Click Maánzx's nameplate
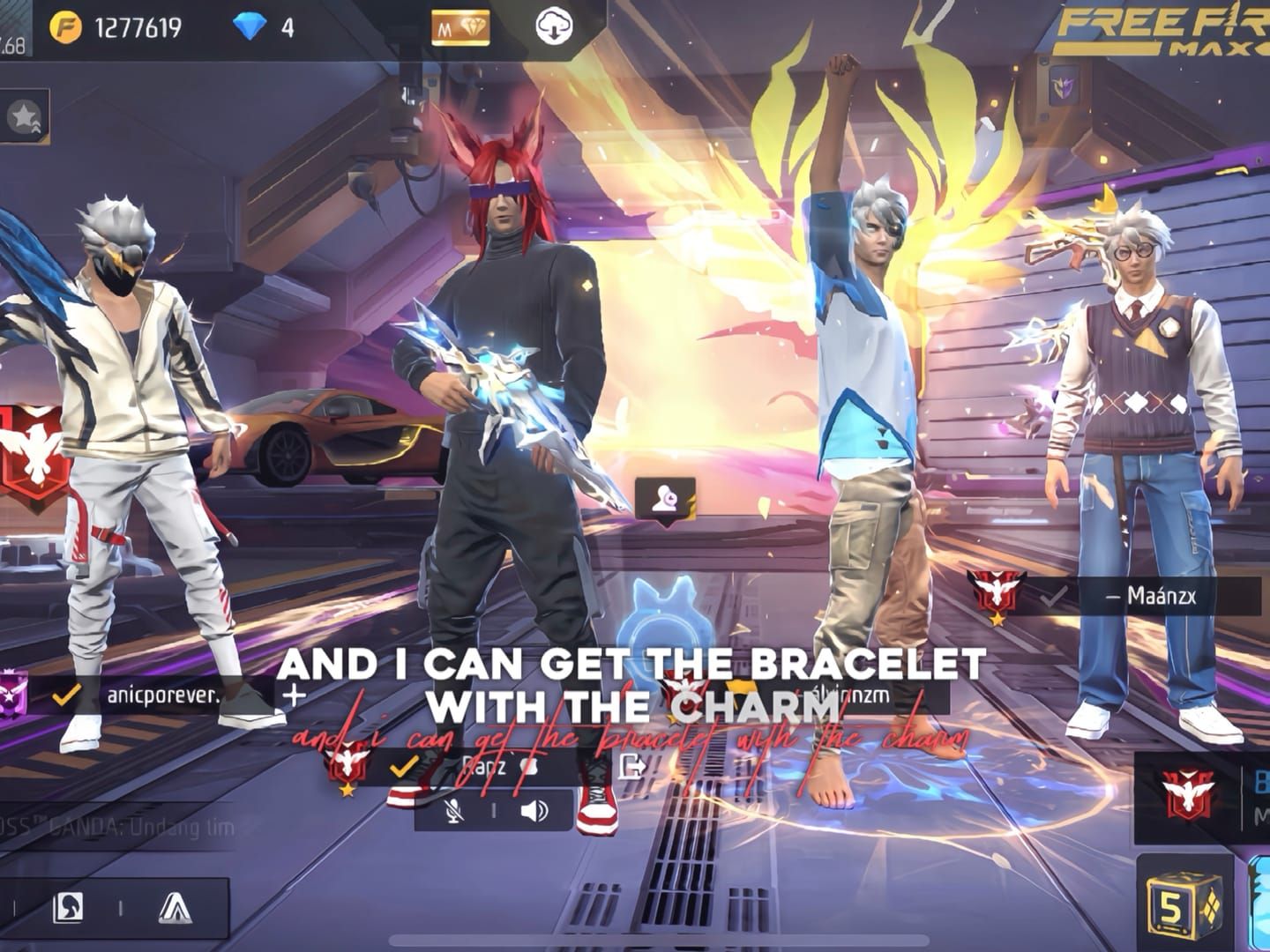The height and width of the screenshot is (952, 1270). (1163, 597)
